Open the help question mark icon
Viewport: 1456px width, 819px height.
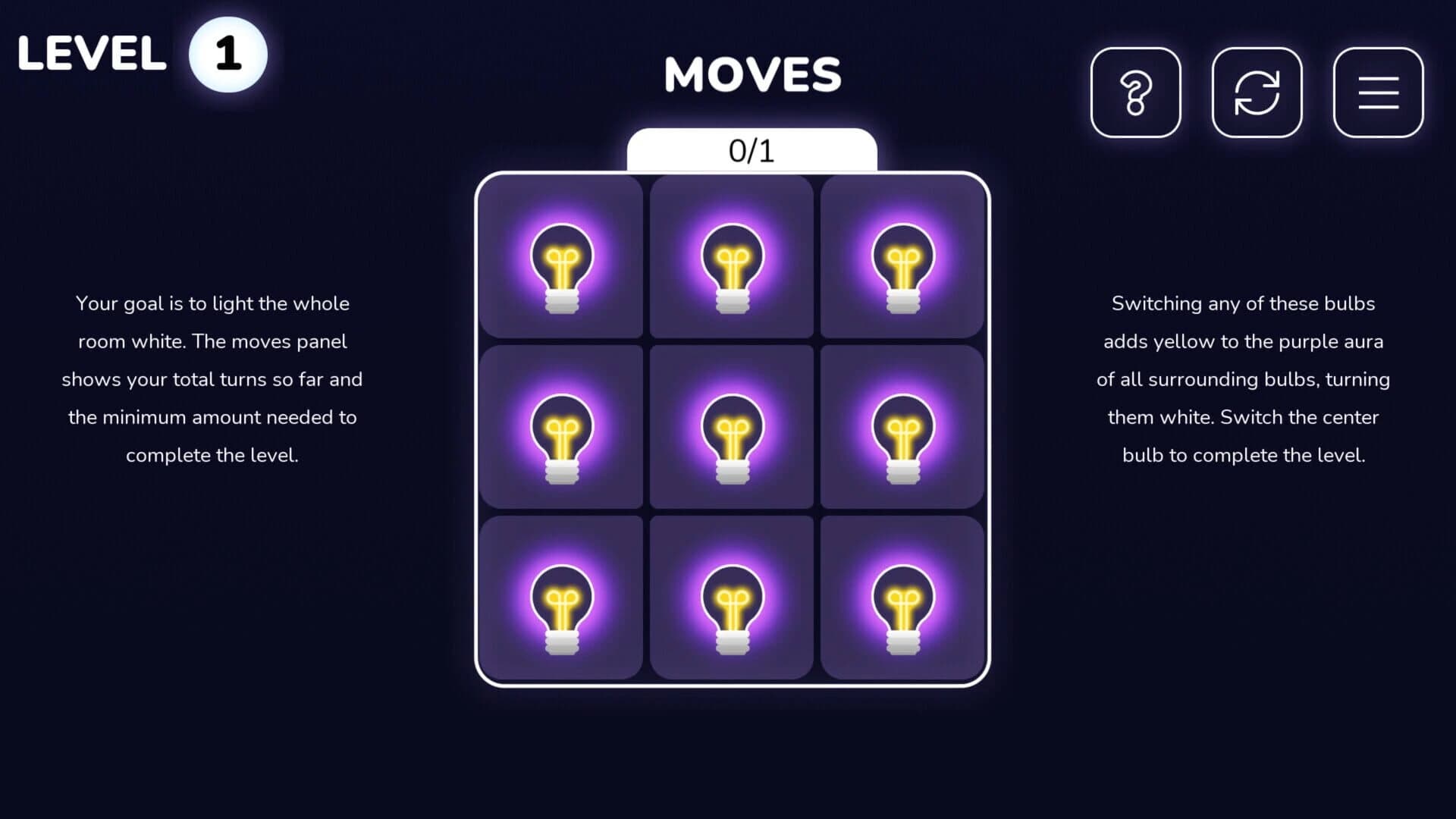1135,92
